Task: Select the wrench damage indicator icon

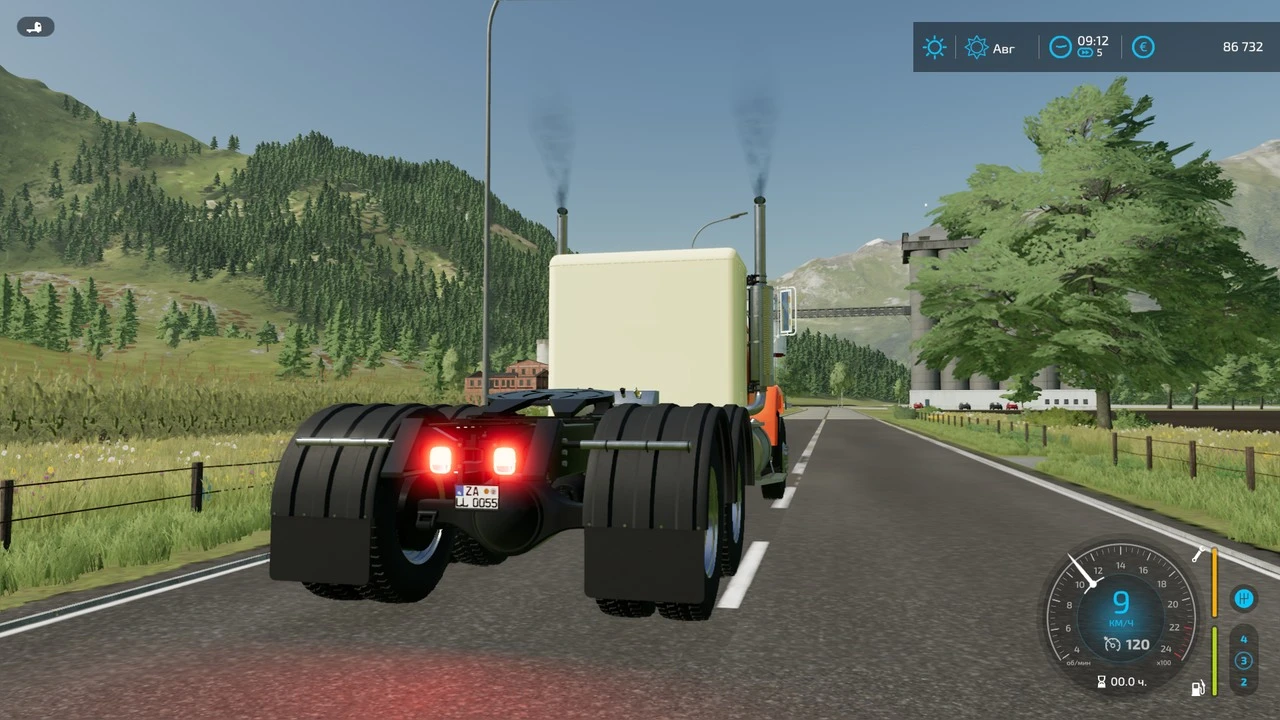Action: (1198, 555)
